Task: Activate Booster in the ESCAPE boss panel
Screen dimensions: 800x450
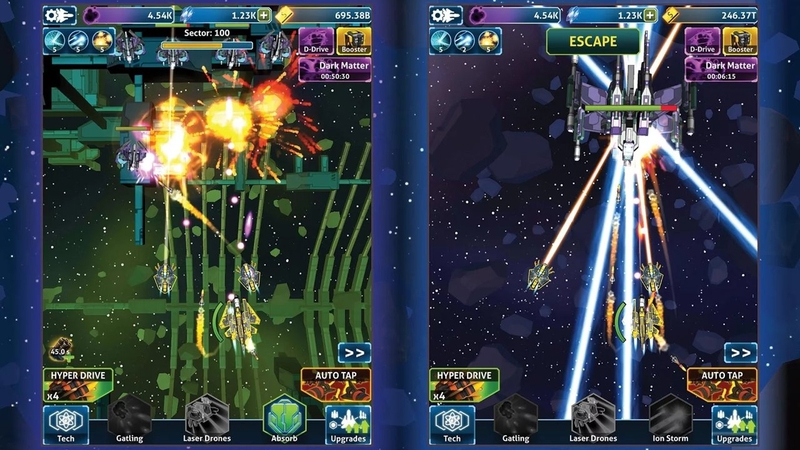Action: [741, 40]
